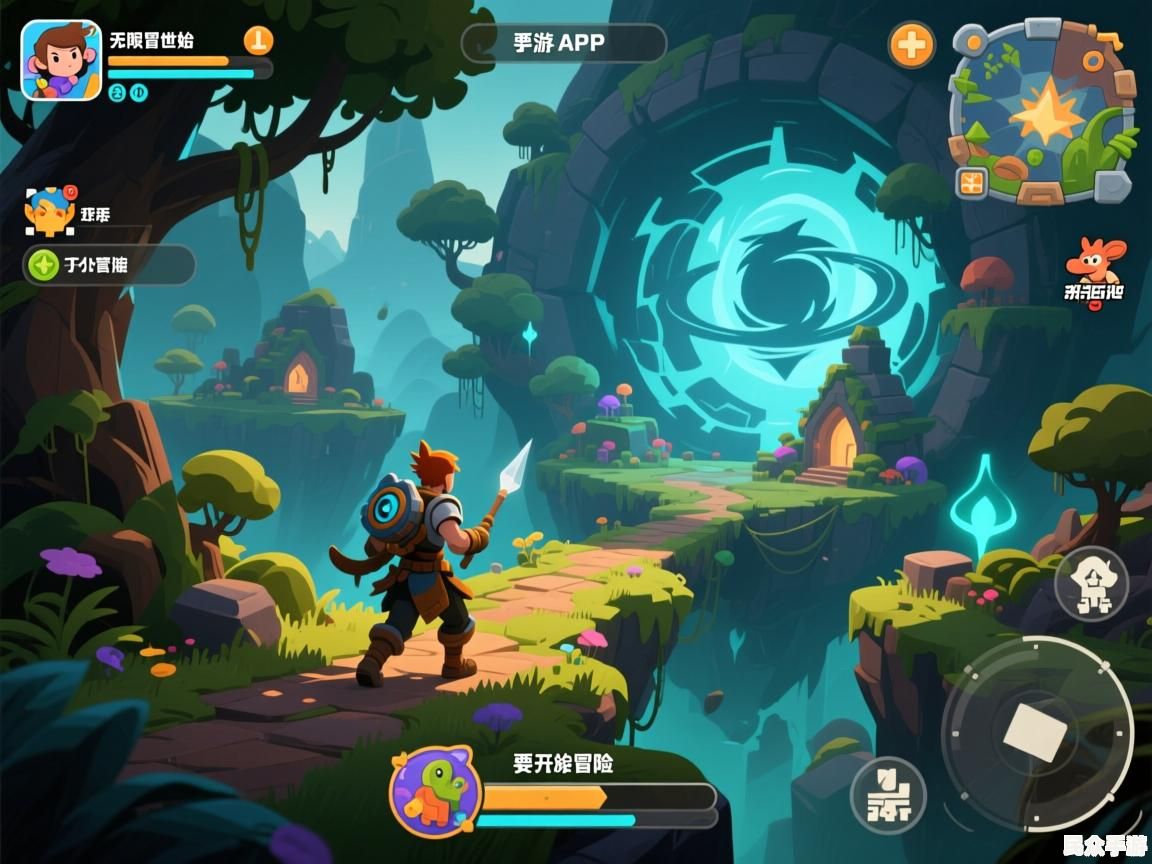Open the player avatar portrait

(x=61, y=60)
